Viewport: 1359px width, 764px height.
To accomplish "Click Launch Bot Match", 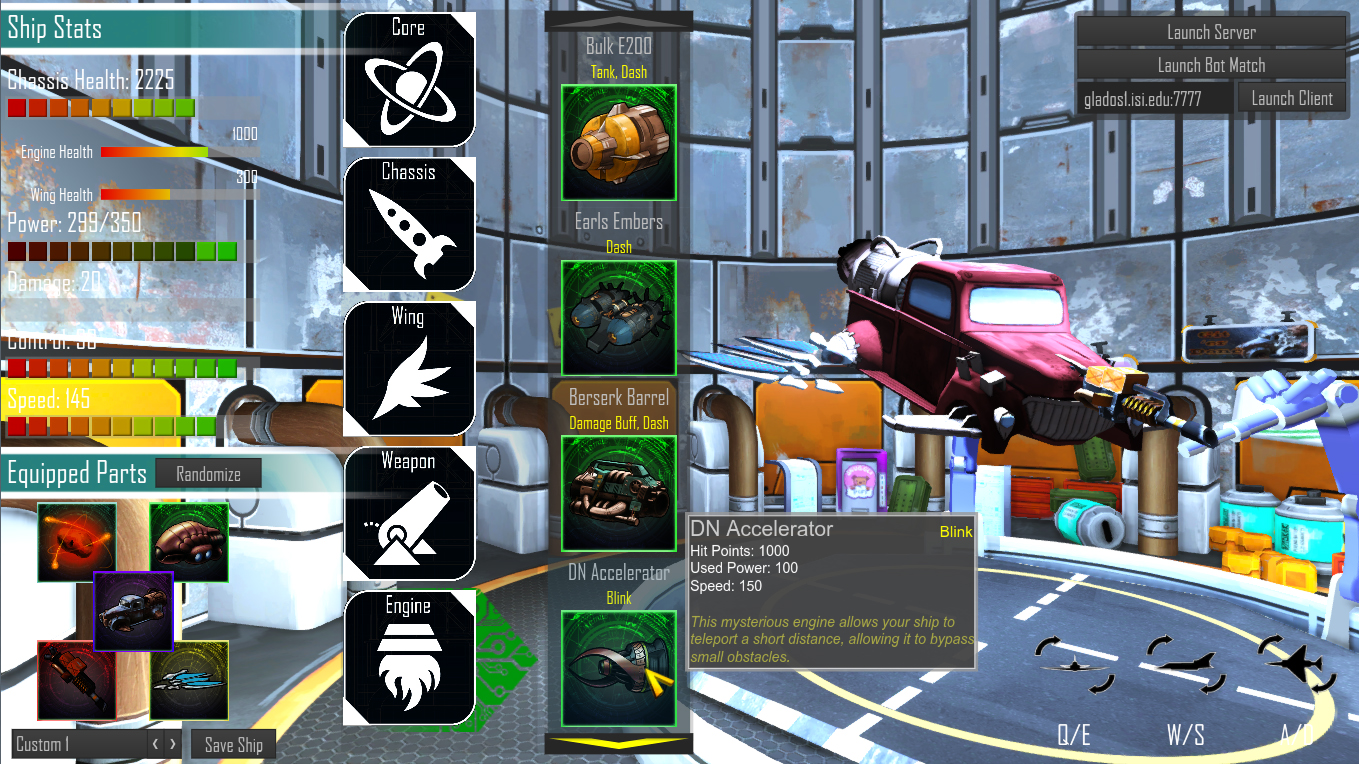I will click(x=1211, y=65).
